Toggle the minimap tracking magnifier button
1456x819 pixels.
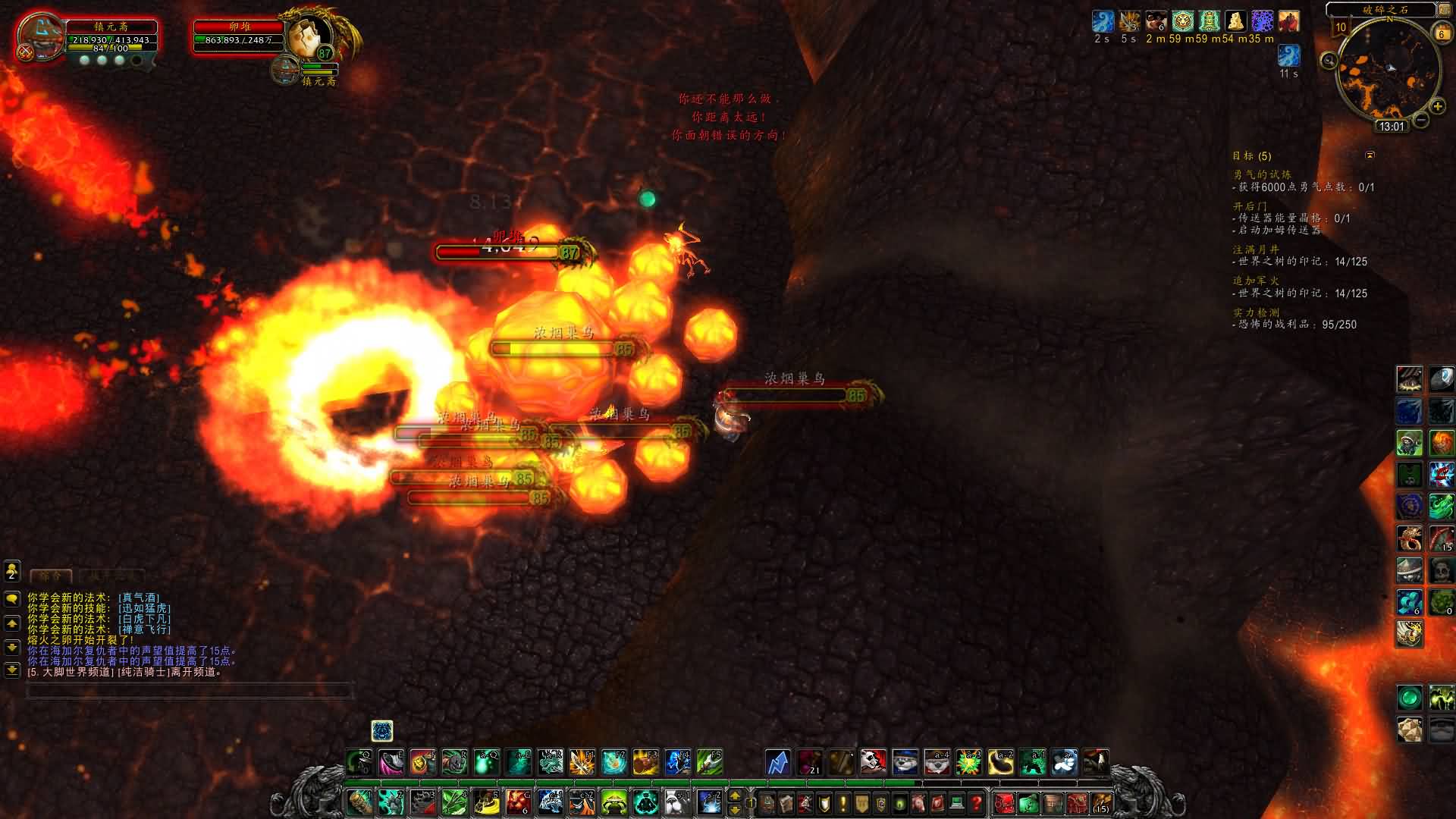point(1329,61)
